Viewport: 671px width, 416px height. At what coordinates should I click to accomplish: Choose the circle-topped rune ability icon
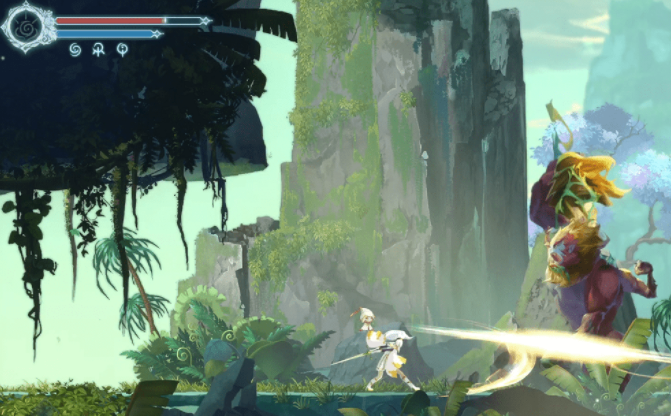(122, 49)
